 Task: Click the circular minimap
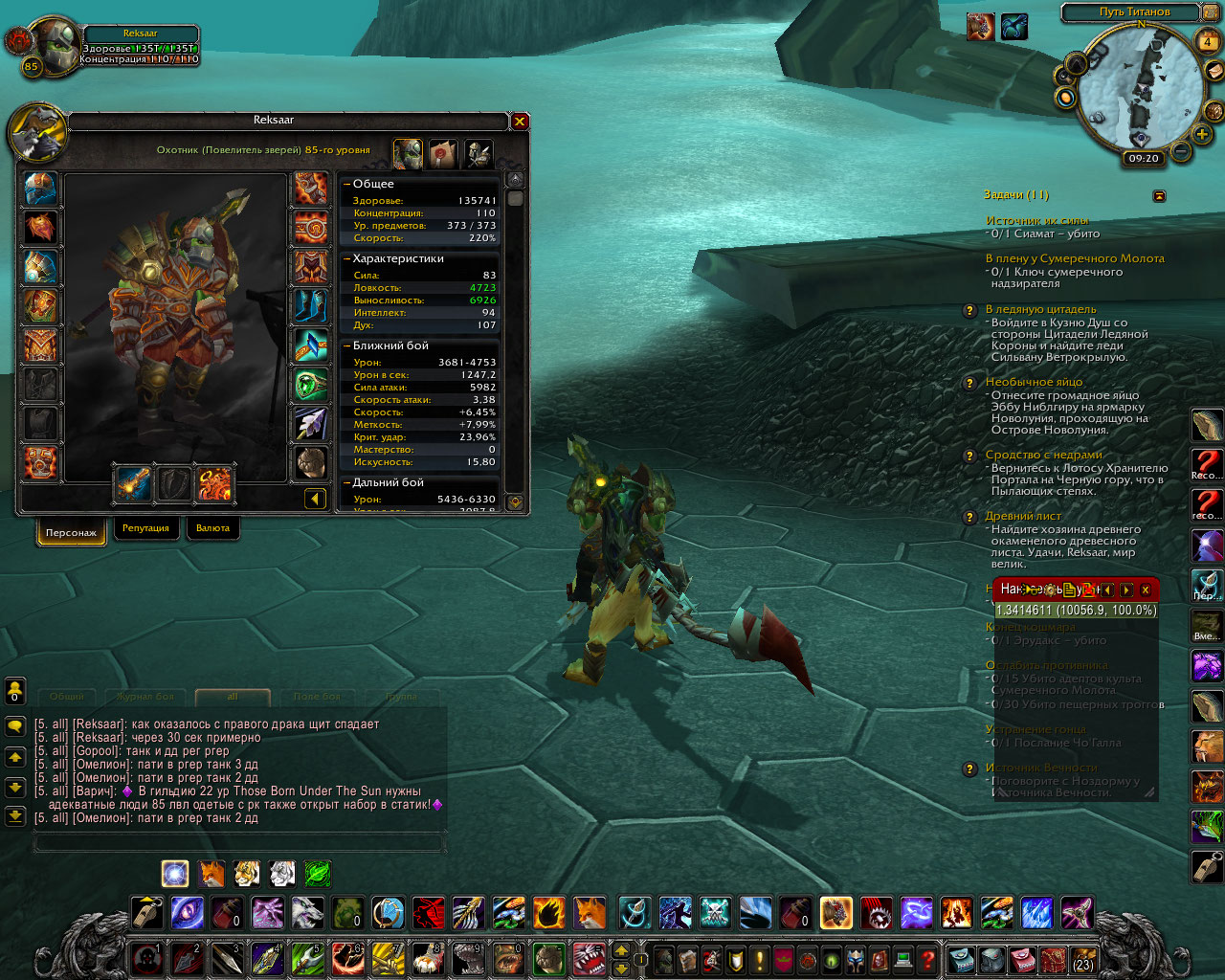point(1139,88)
